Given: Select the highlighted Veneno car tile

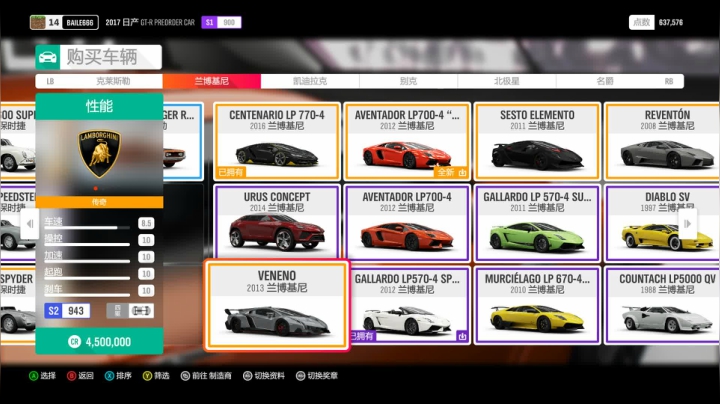Looking at the screenshot, I should [x=277, y=305].
